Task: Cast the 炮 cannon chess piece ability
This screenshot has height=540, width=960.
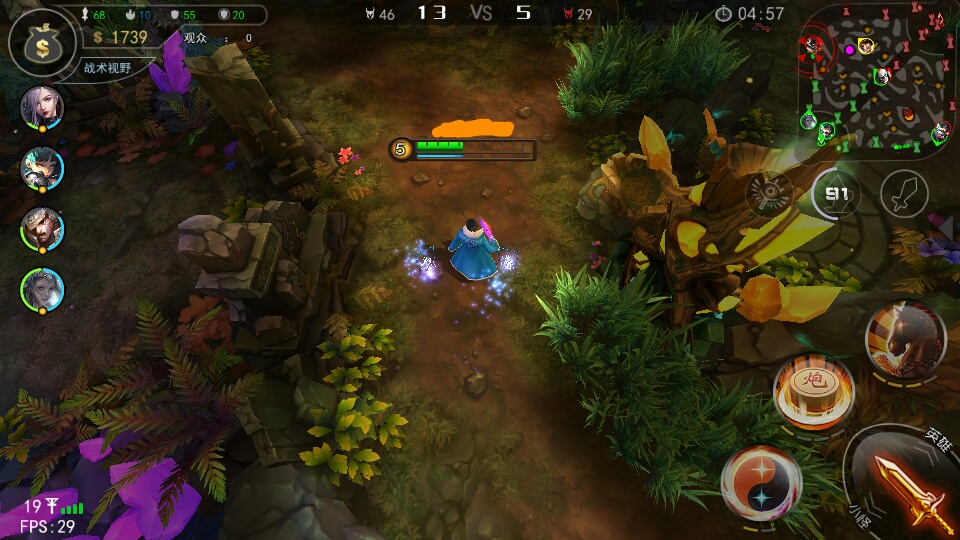Action: tap(813, 388)
